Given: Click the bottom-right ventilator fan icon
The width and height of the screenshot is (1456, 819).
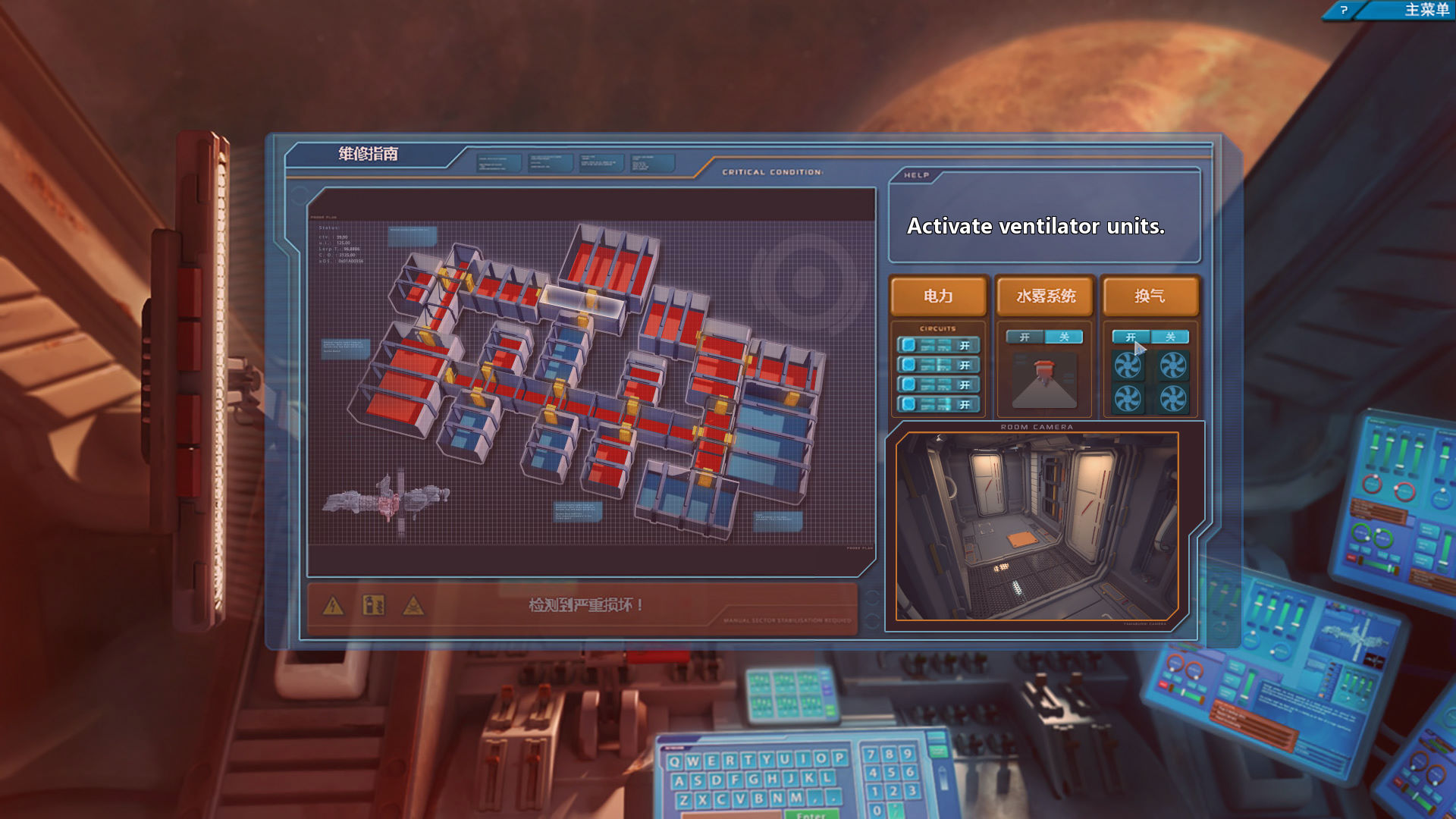Looking at the screenshot, I should (x=1173, y=399).
